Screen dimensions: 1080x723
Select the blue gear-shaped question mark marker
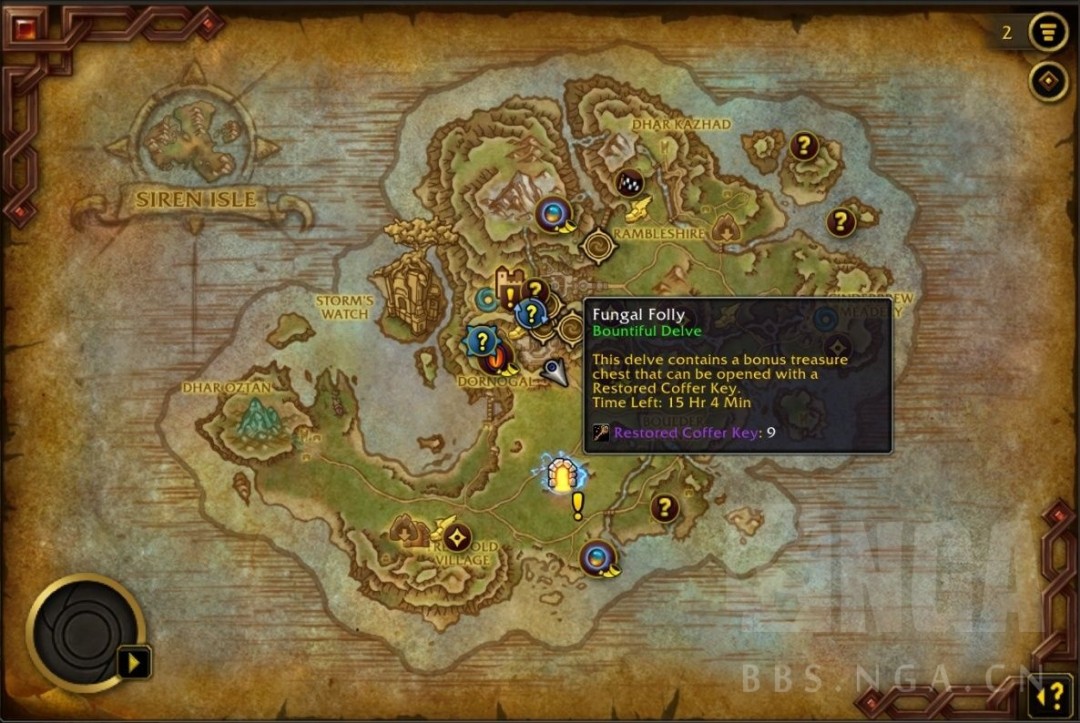click(482, 342)
